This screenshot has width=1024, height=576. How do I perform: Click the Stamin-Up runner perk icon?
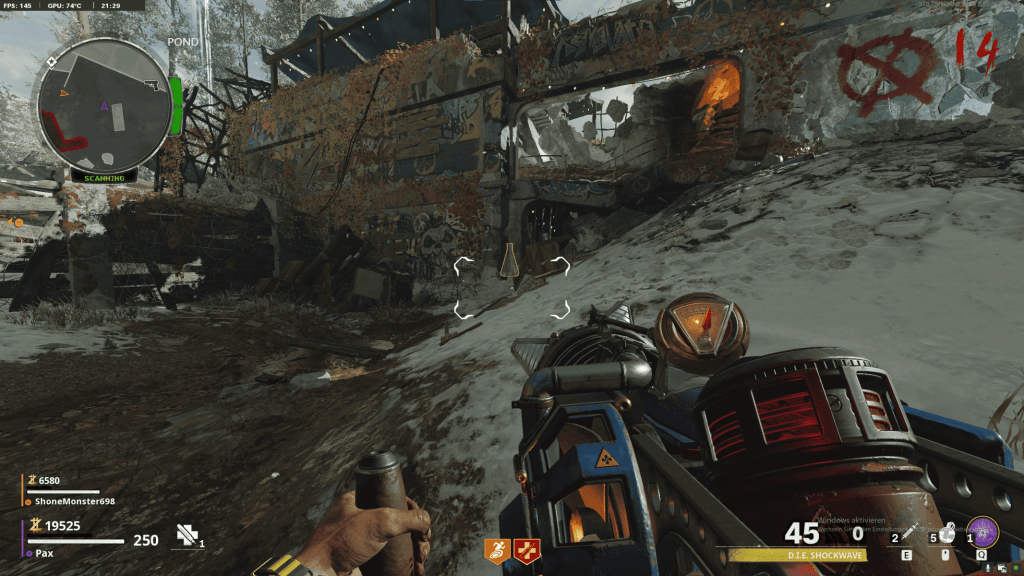pyautogui.click(x=497, y=548)
